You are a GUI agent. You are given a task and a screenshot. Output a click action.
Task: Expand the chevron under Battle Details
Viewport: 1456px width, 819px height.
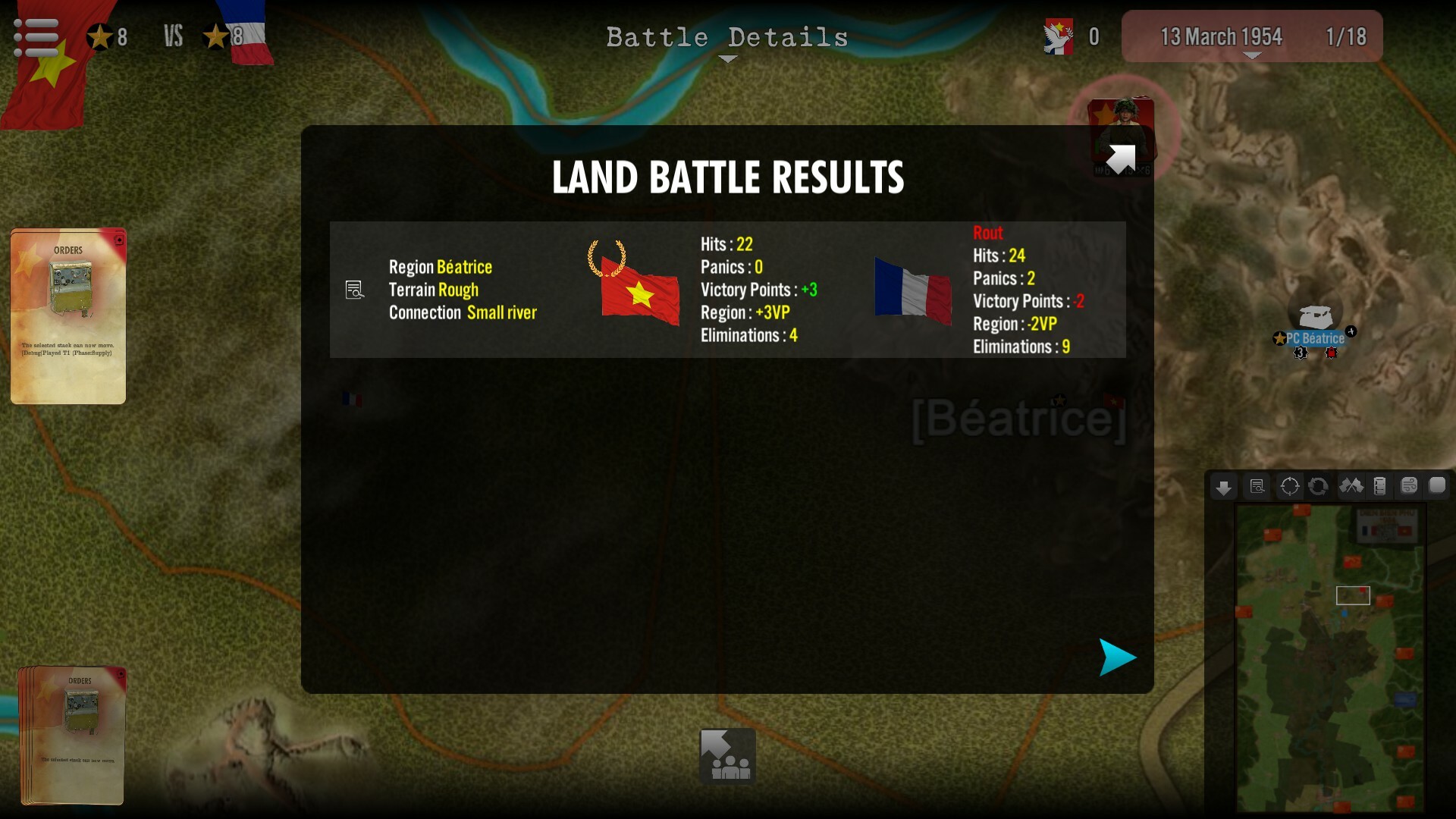pos(727,58)
